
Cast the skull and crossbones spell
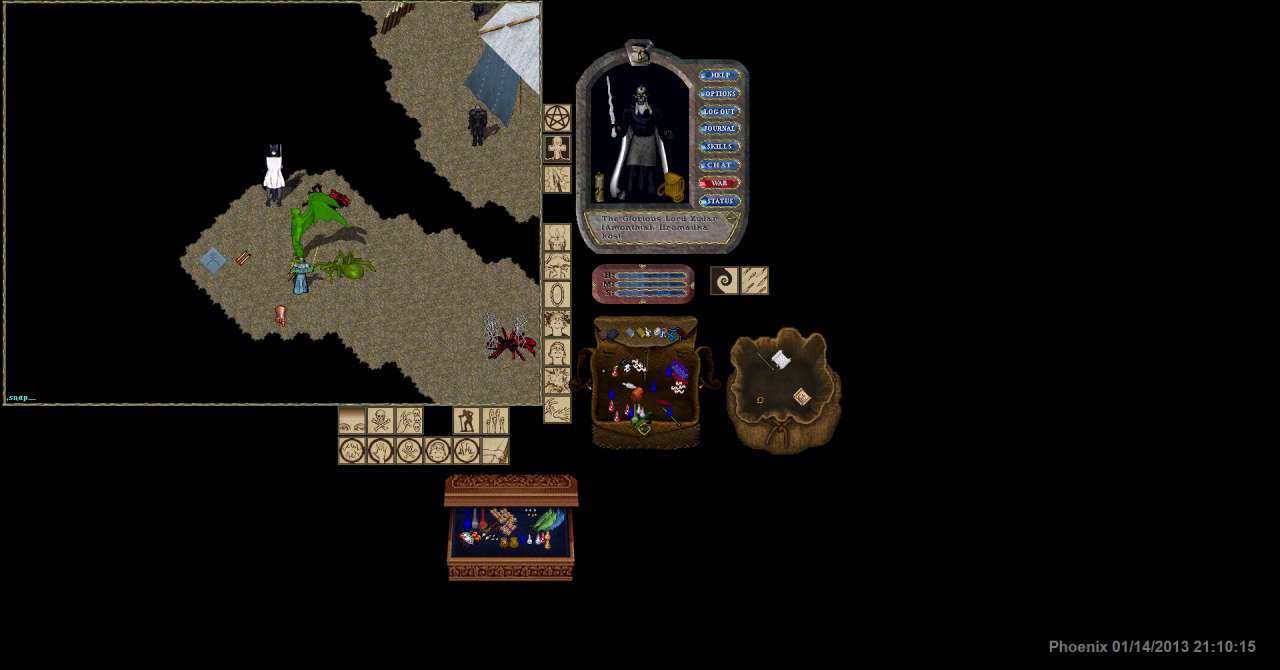click(x=381, y=421)
